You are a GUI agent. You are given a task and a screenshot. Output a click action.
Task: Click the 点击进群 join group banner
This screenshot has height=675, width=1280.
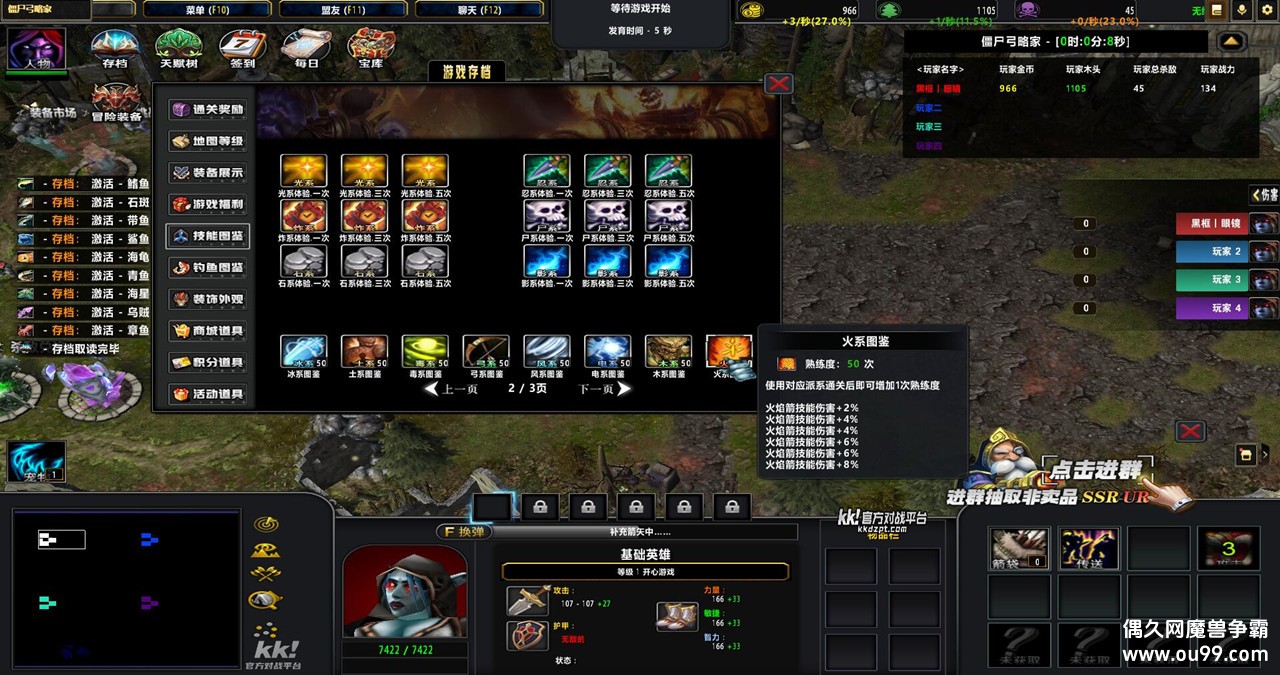[x=1097, y=469]
